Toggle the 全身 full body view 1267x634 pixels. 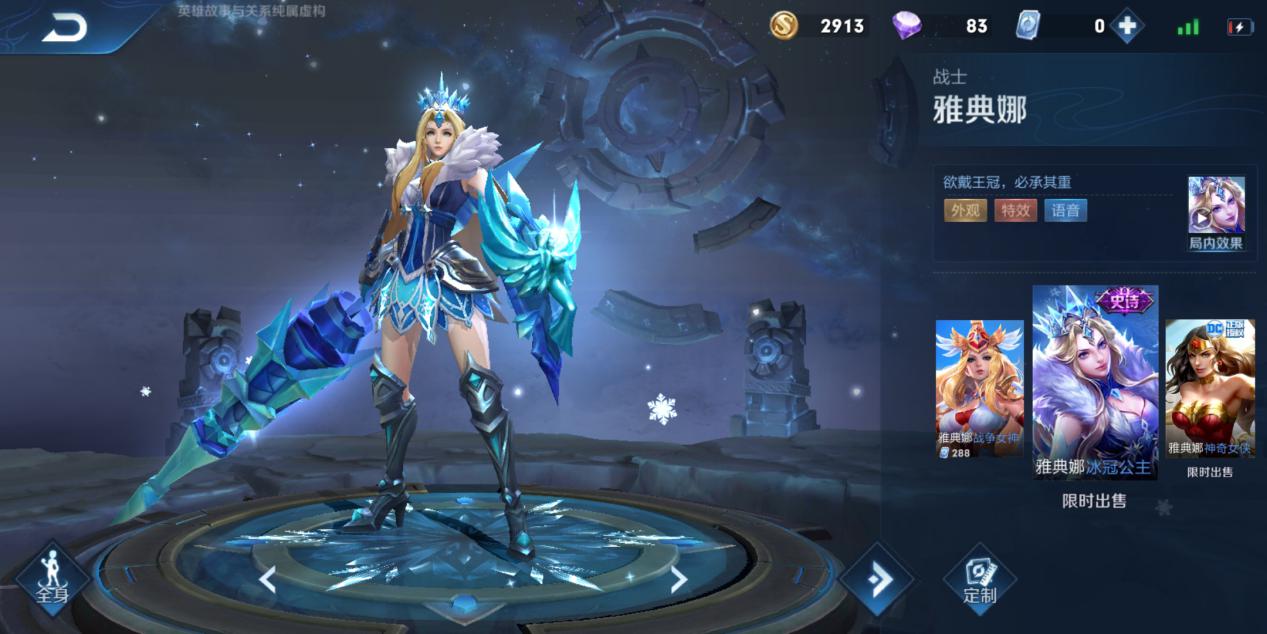pyautogui.click(x=52, y=580)
